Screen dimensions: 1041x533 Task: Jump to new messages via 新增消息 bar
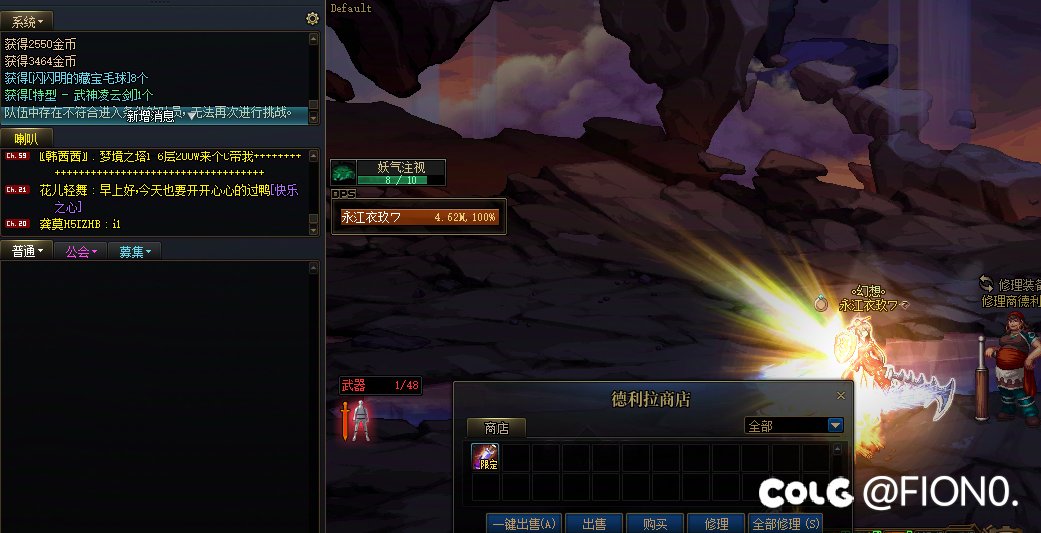click(160, 116)
